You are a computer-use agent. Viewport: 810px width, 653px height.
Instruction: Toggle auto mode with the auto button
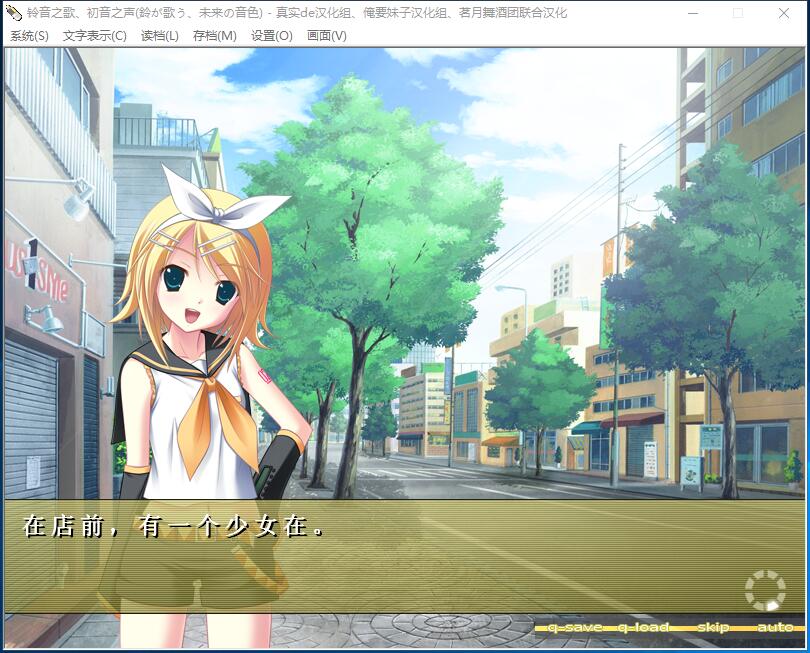coord(774,627)
